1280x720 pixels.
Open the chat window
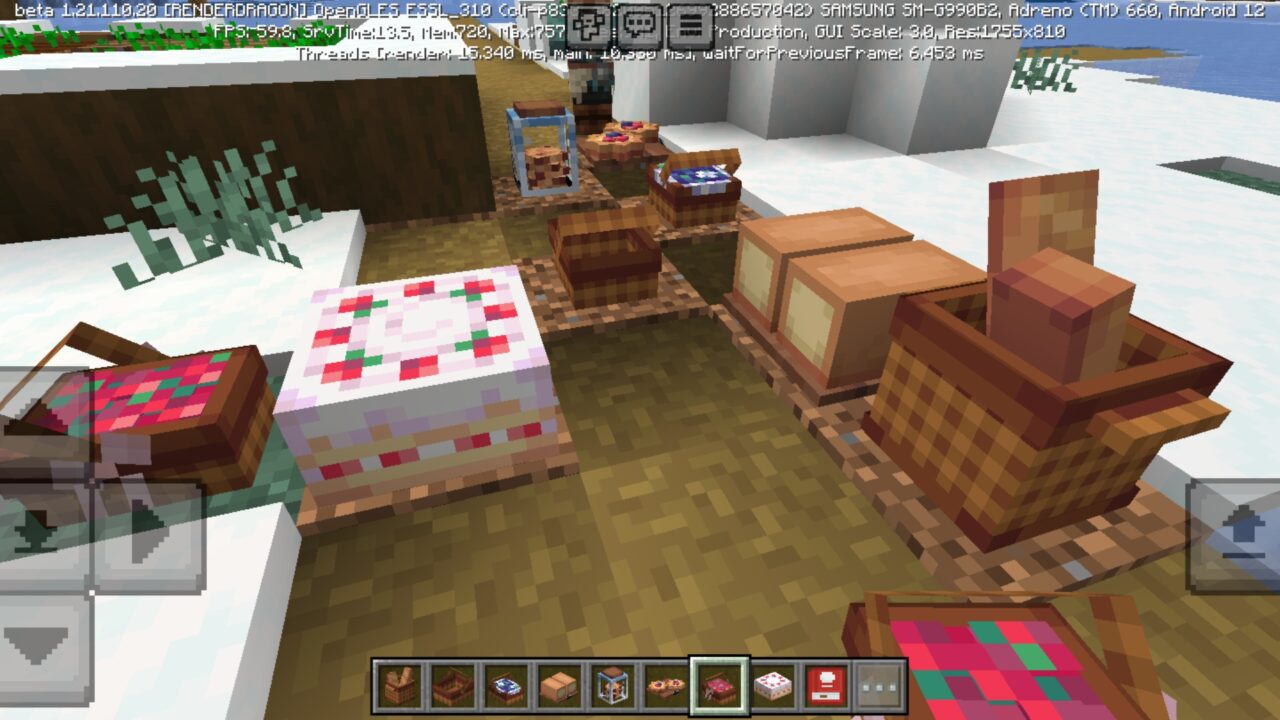639,23
